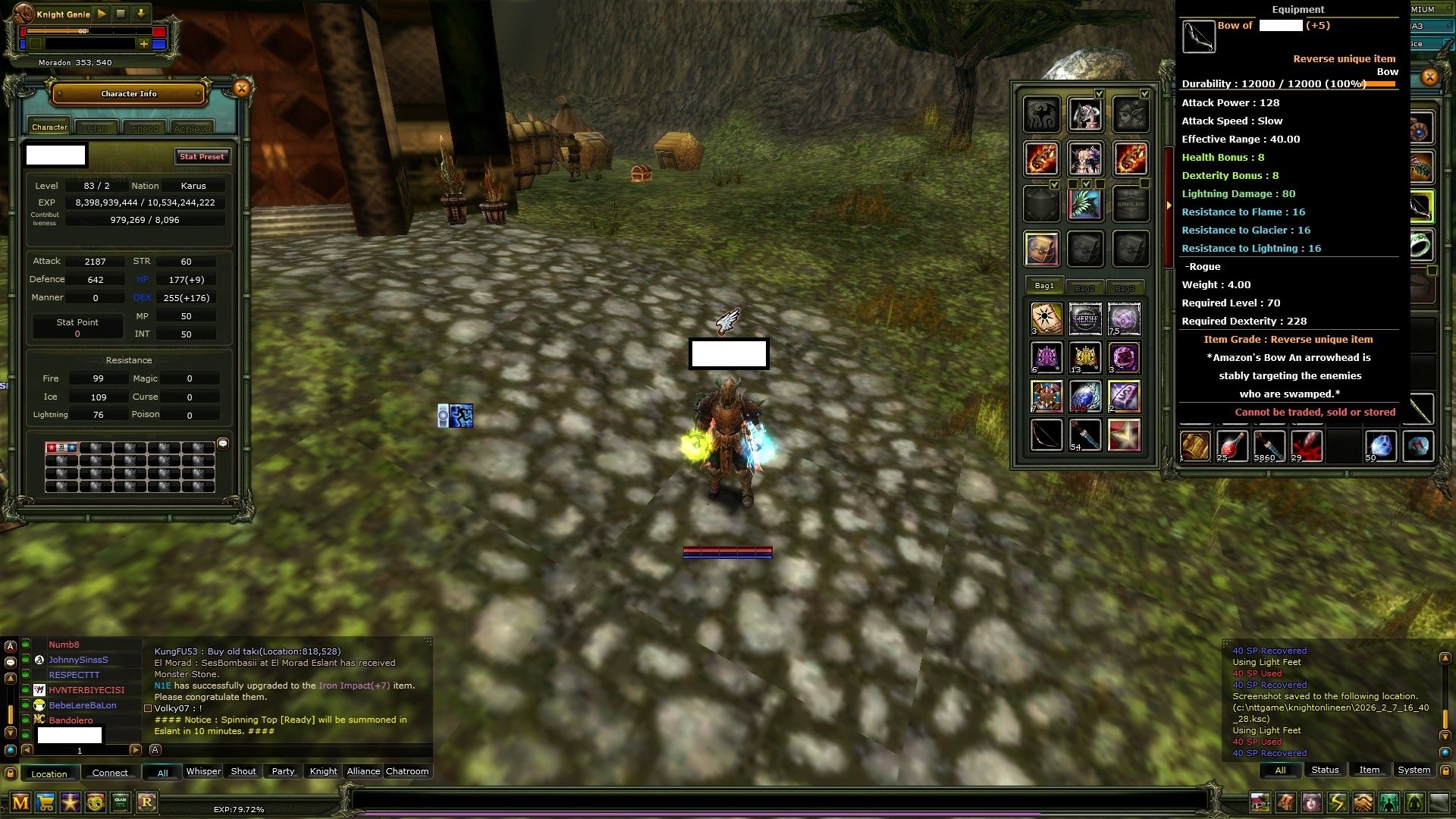Open the Clan panel icon on the taskbar

[x=120, y=801]
